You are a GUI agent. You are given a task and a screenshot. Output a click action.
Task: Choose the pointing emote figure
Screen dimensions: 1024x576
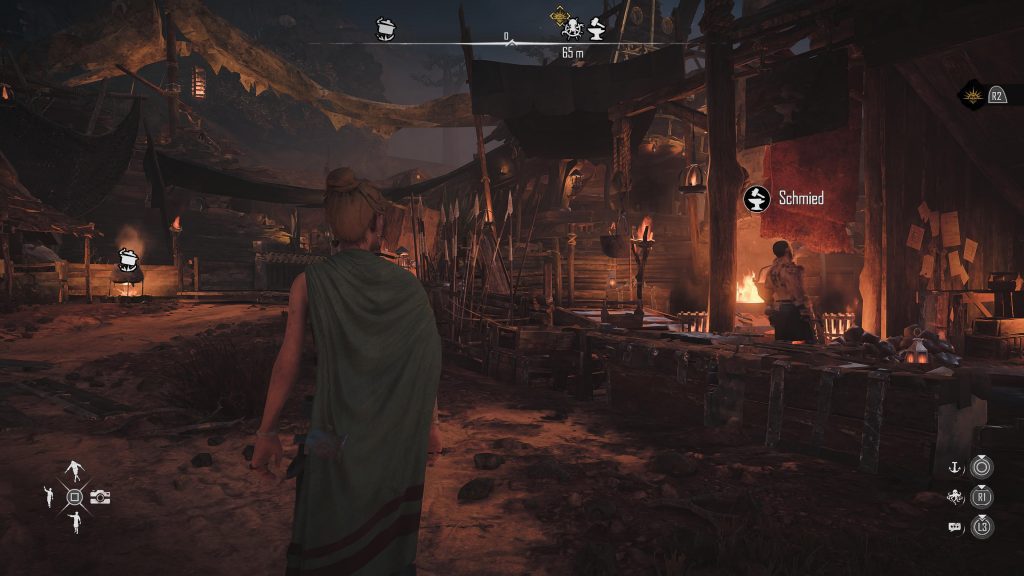coord(75,521)
